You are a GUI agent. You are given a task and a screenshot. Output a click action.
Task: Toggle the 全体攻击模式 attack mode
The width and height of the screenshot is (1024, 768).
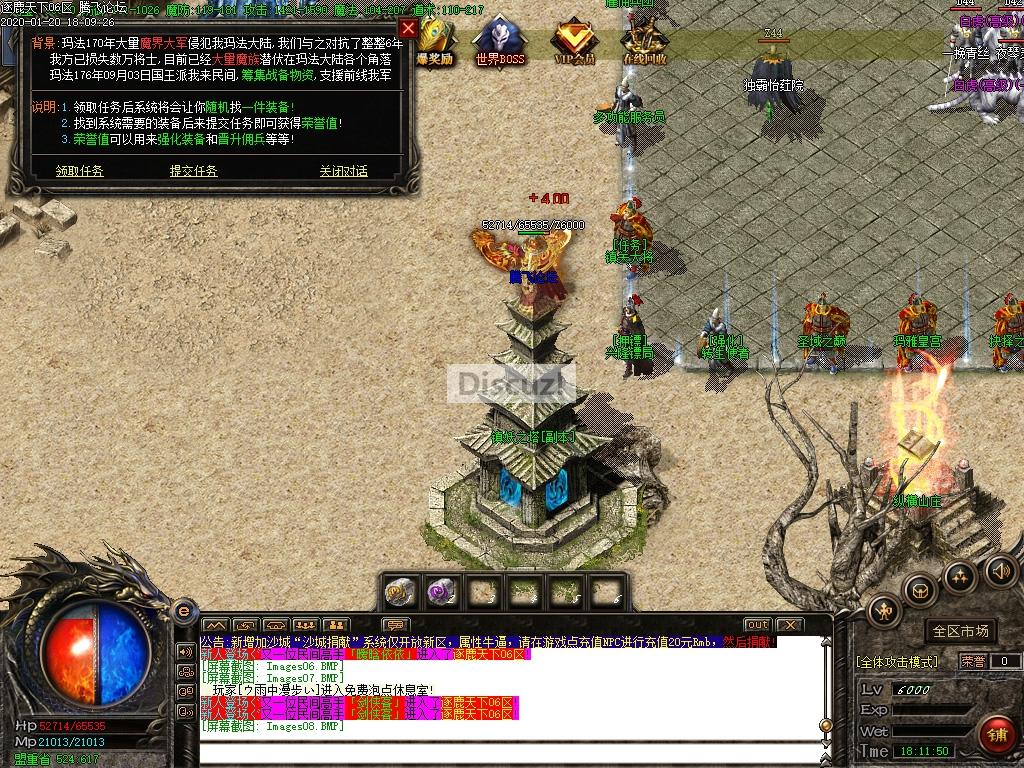point(897,662)
